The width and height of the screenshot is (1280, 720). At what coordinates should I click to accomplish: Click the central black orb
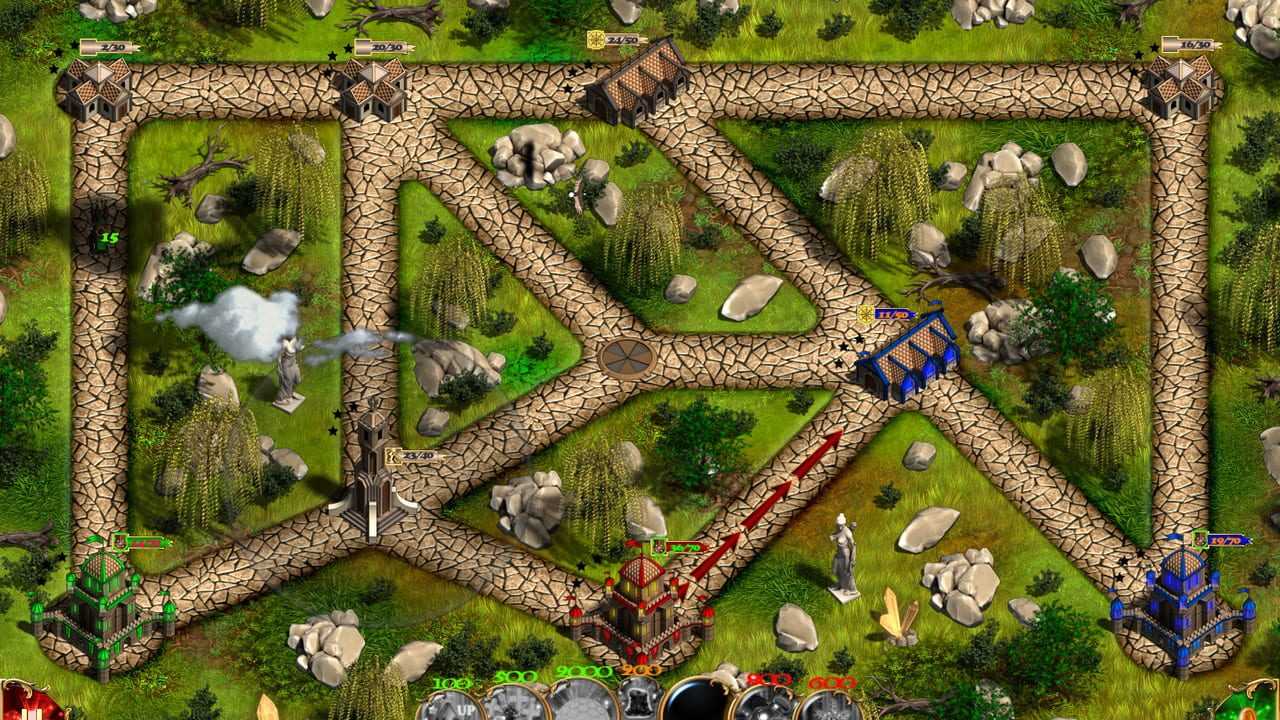click(697, 704)
